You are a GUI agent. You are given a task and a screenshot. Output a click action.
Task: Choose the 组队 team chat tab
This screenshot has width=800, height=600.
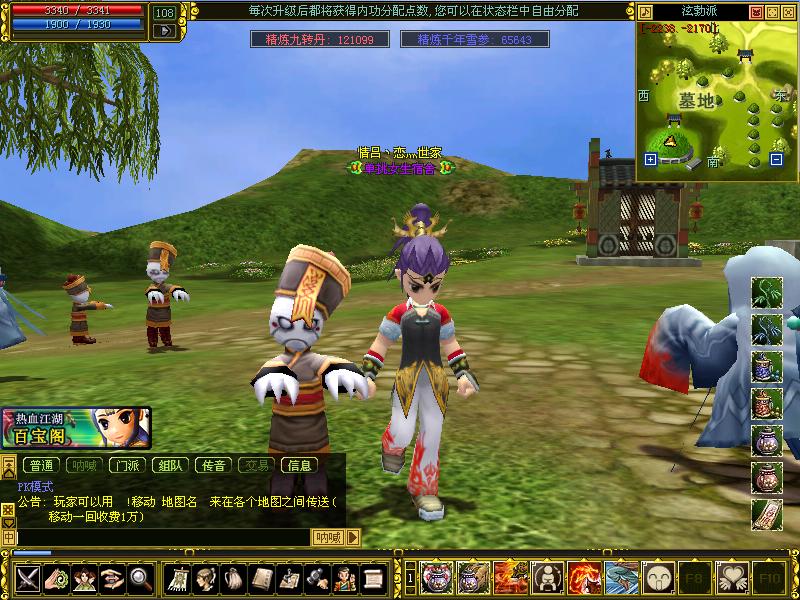pos(170,465)
